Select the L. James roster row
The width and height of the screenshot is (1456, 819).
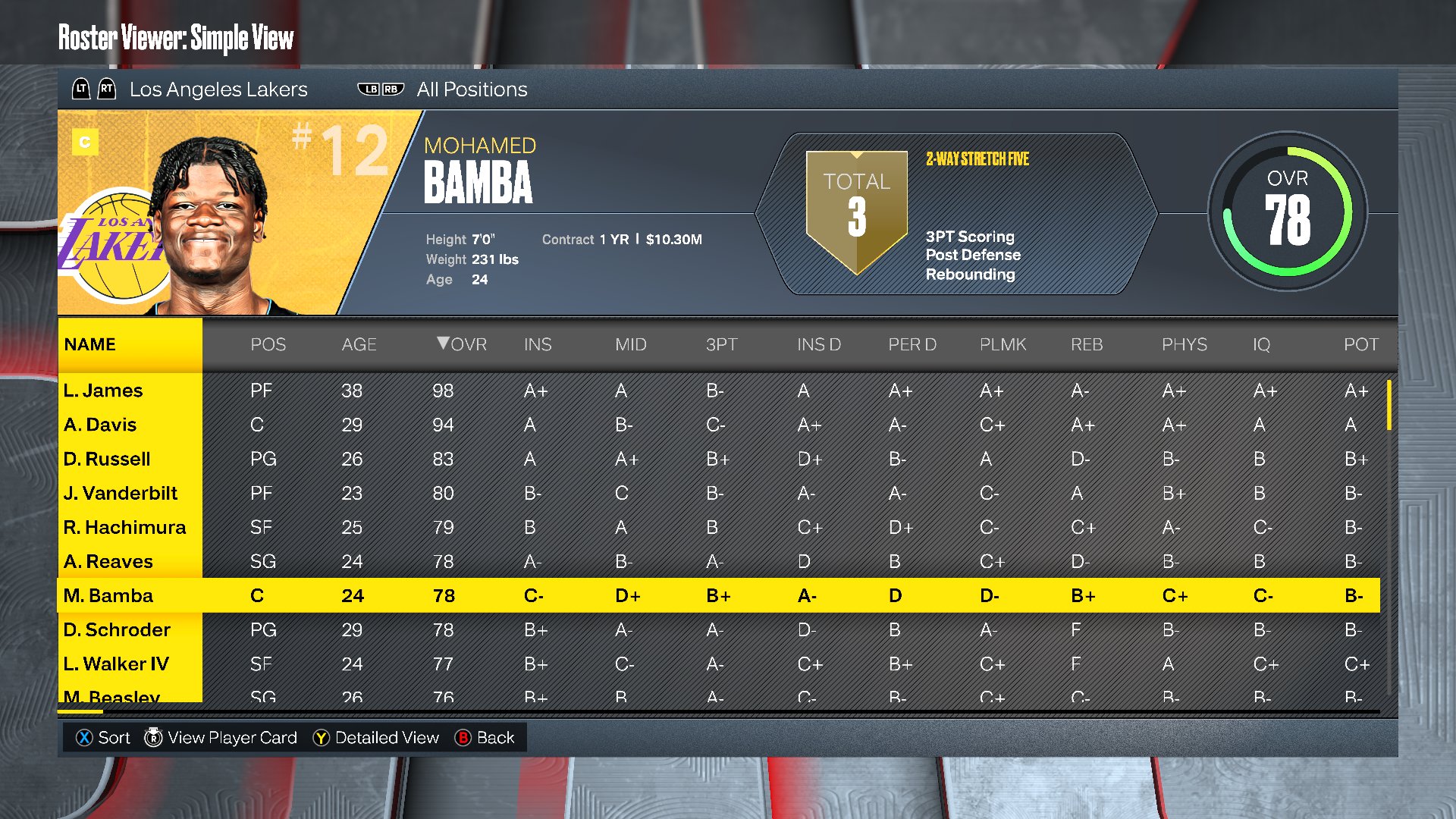(x=103, y=391)
